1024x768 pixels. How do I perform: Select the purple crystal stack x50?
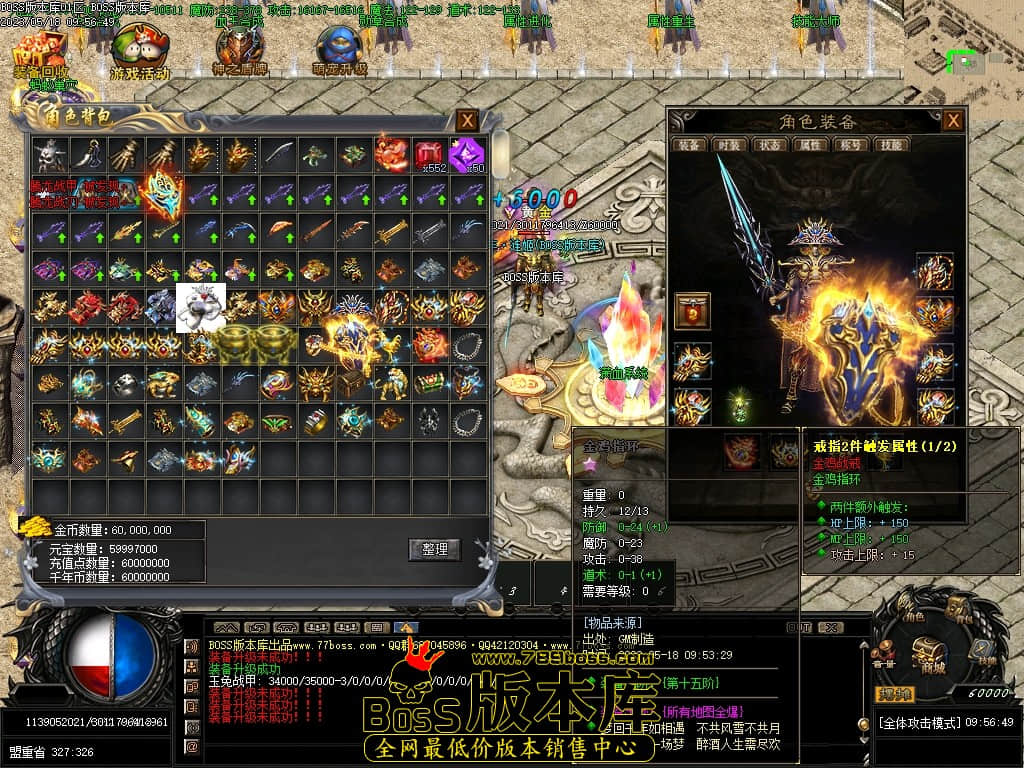click(465, 155)
